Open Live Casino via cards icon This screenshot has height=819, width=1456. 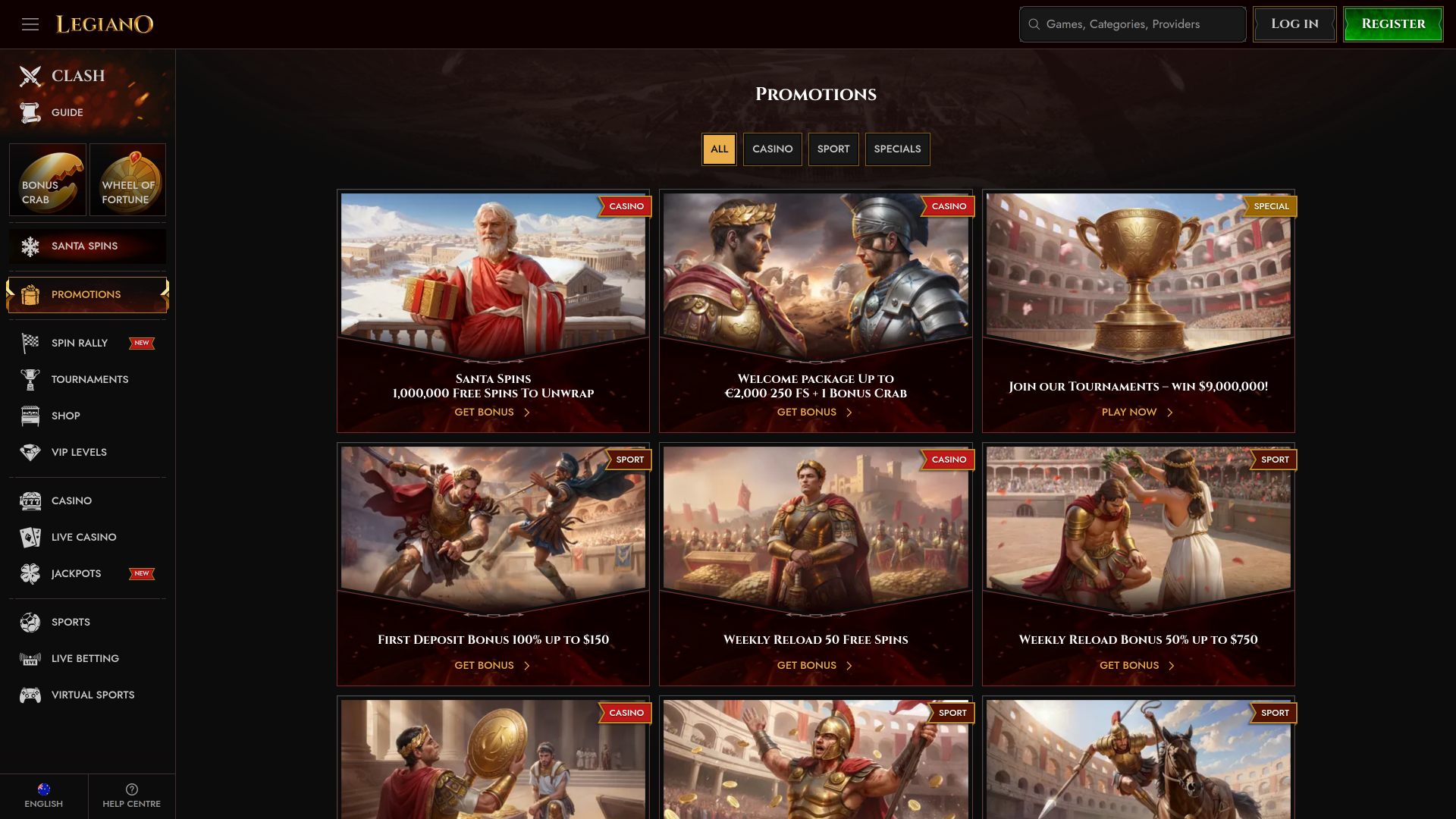pyautogui.click(x=29, y=537)
